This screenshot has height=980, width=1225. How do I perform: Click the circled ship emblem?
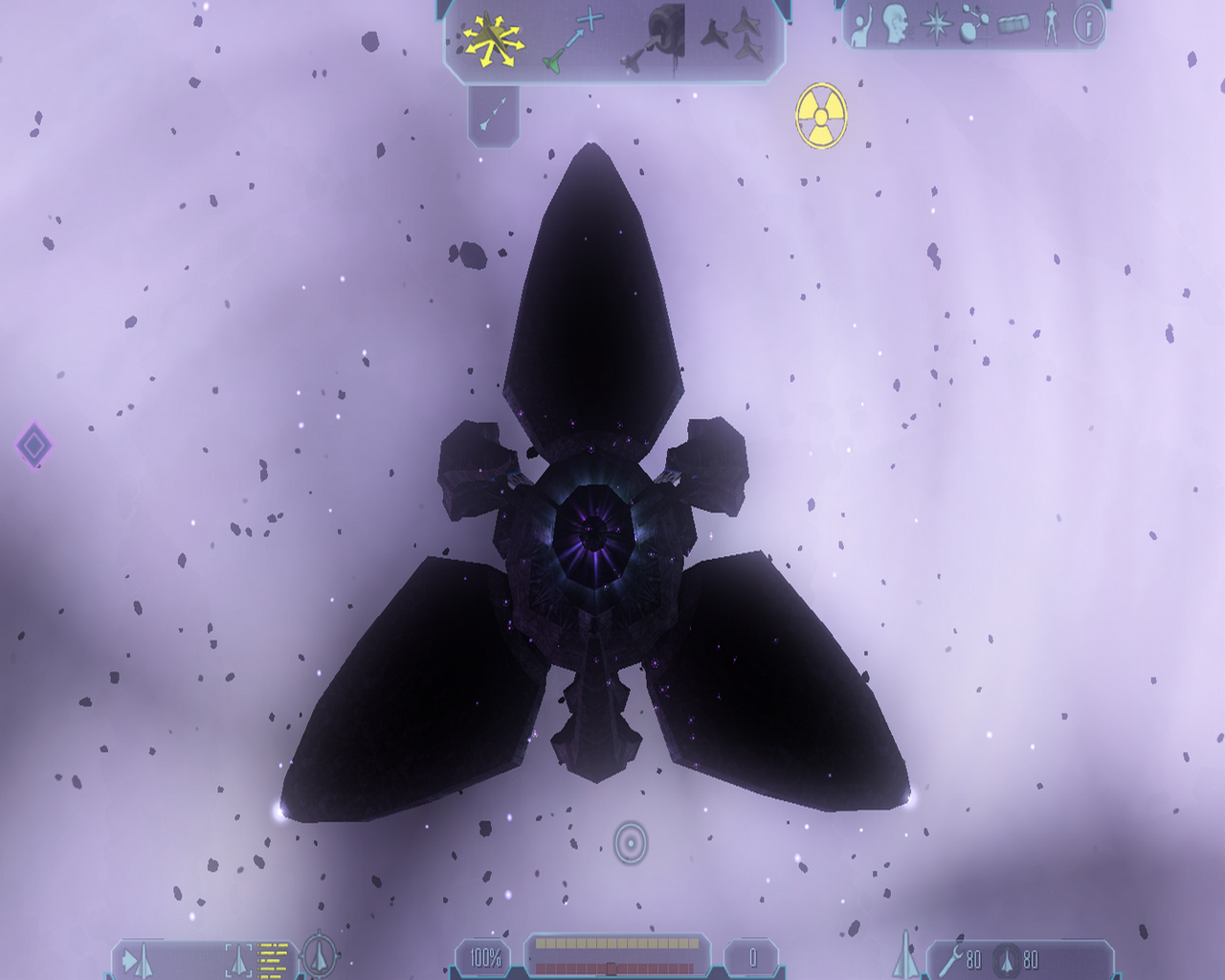[319, 955]
